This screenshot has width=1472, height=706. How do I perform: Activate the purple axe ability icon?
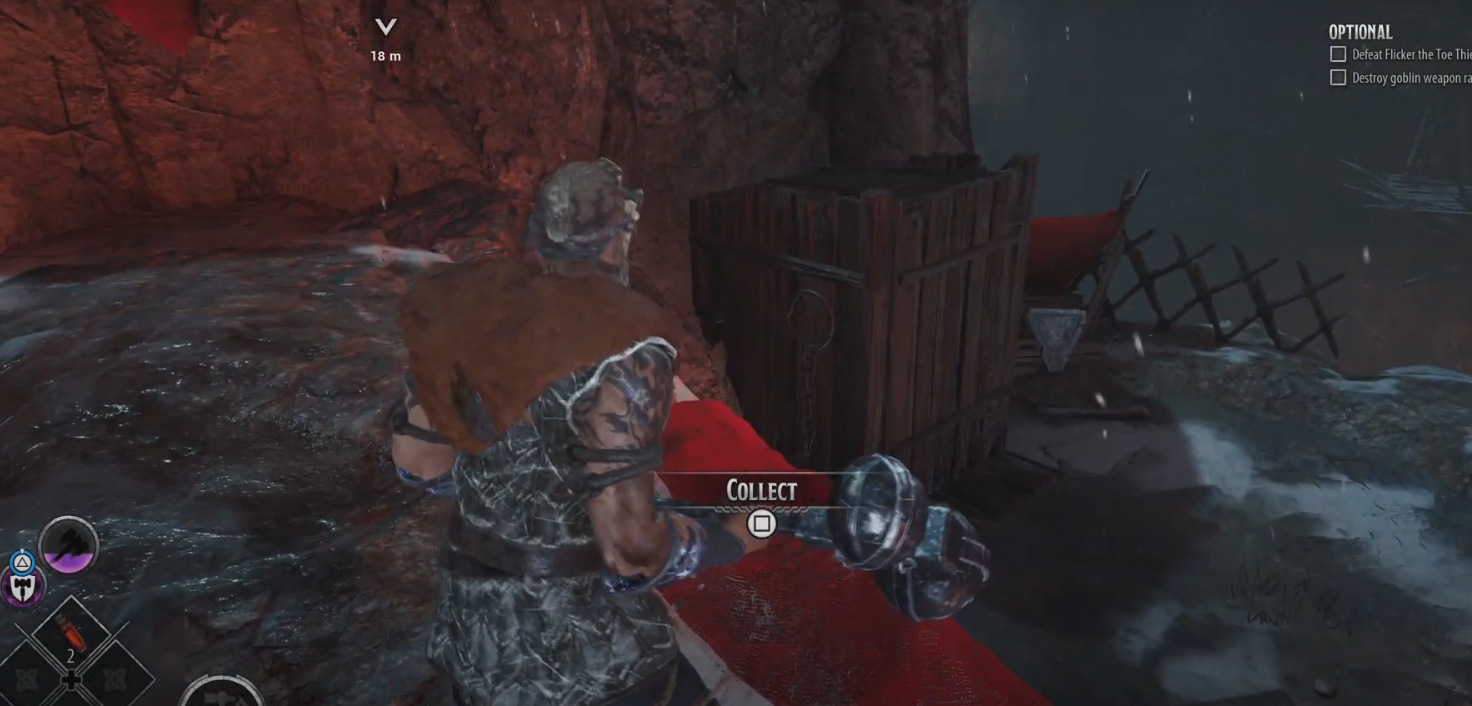click(x=69, y=546)
